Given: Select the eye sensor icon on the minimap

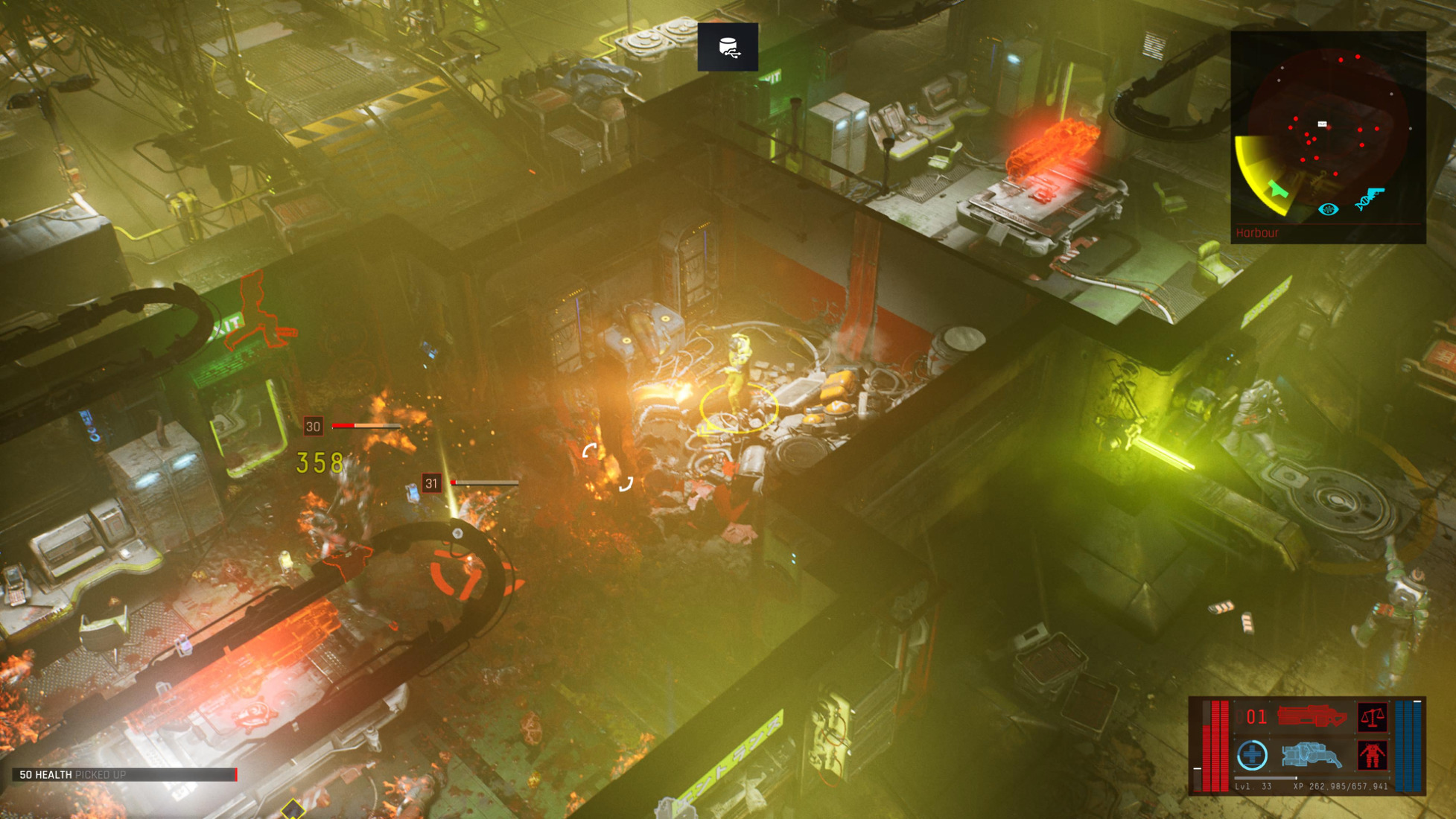Looking at the screenshot, I should (1328, 209).
